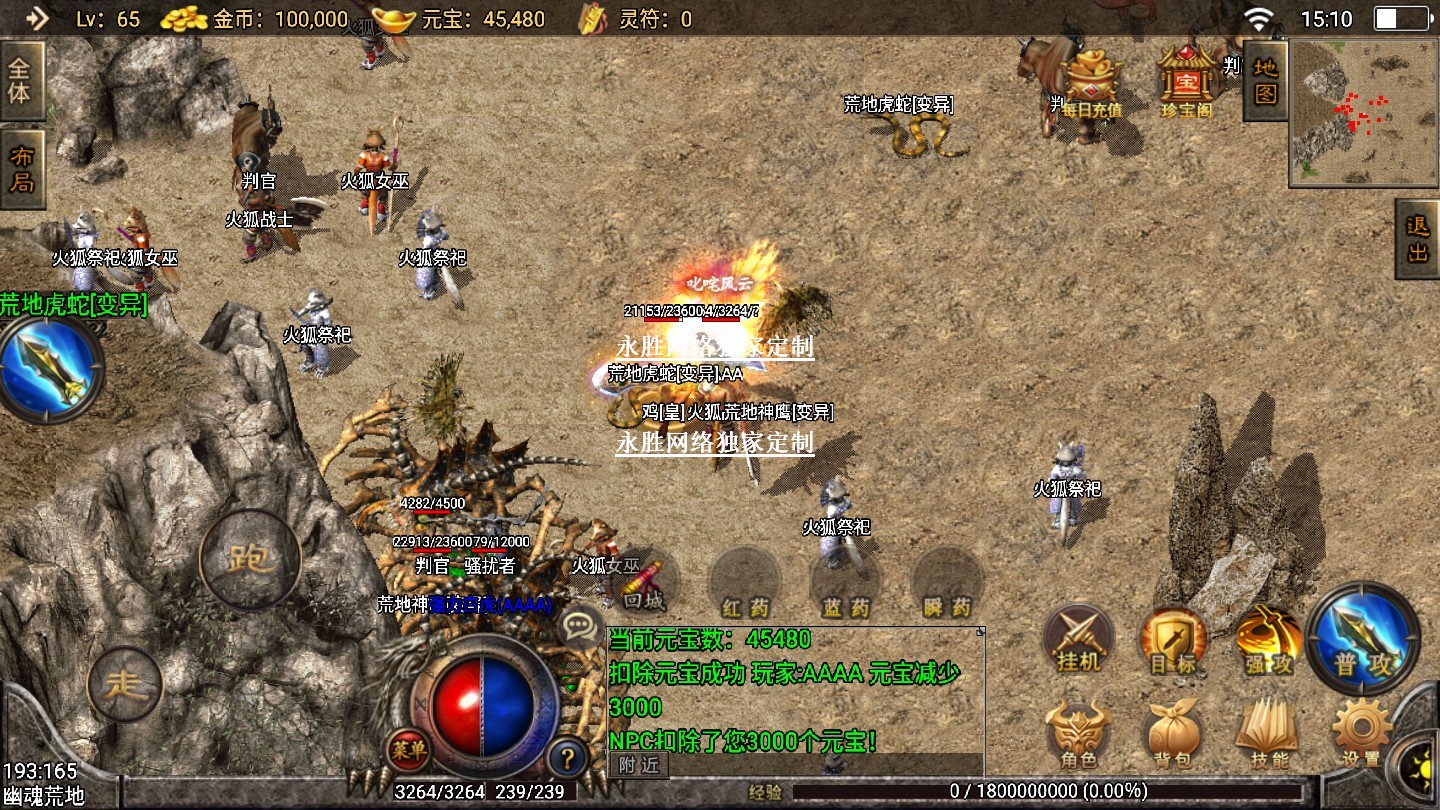Toggle 挂机 auto-battle mode
1440x810 pixels.
coord(1078,639)
